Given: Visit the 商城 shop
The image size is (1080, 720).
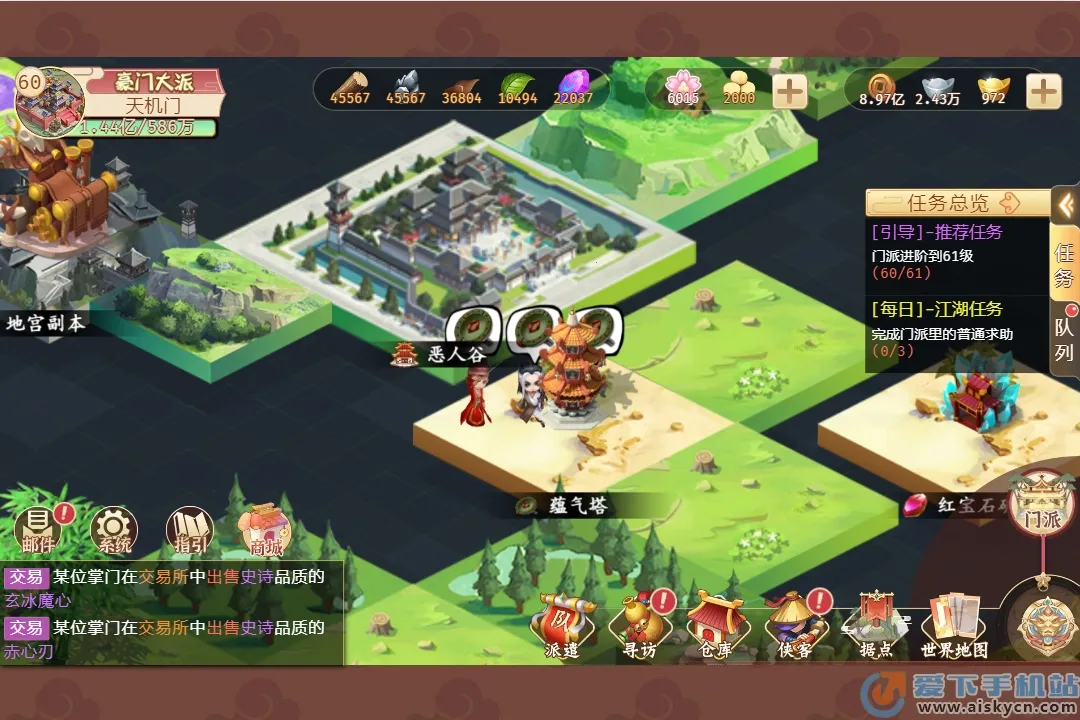Looking at the screenshot, I should pos(266,528).
